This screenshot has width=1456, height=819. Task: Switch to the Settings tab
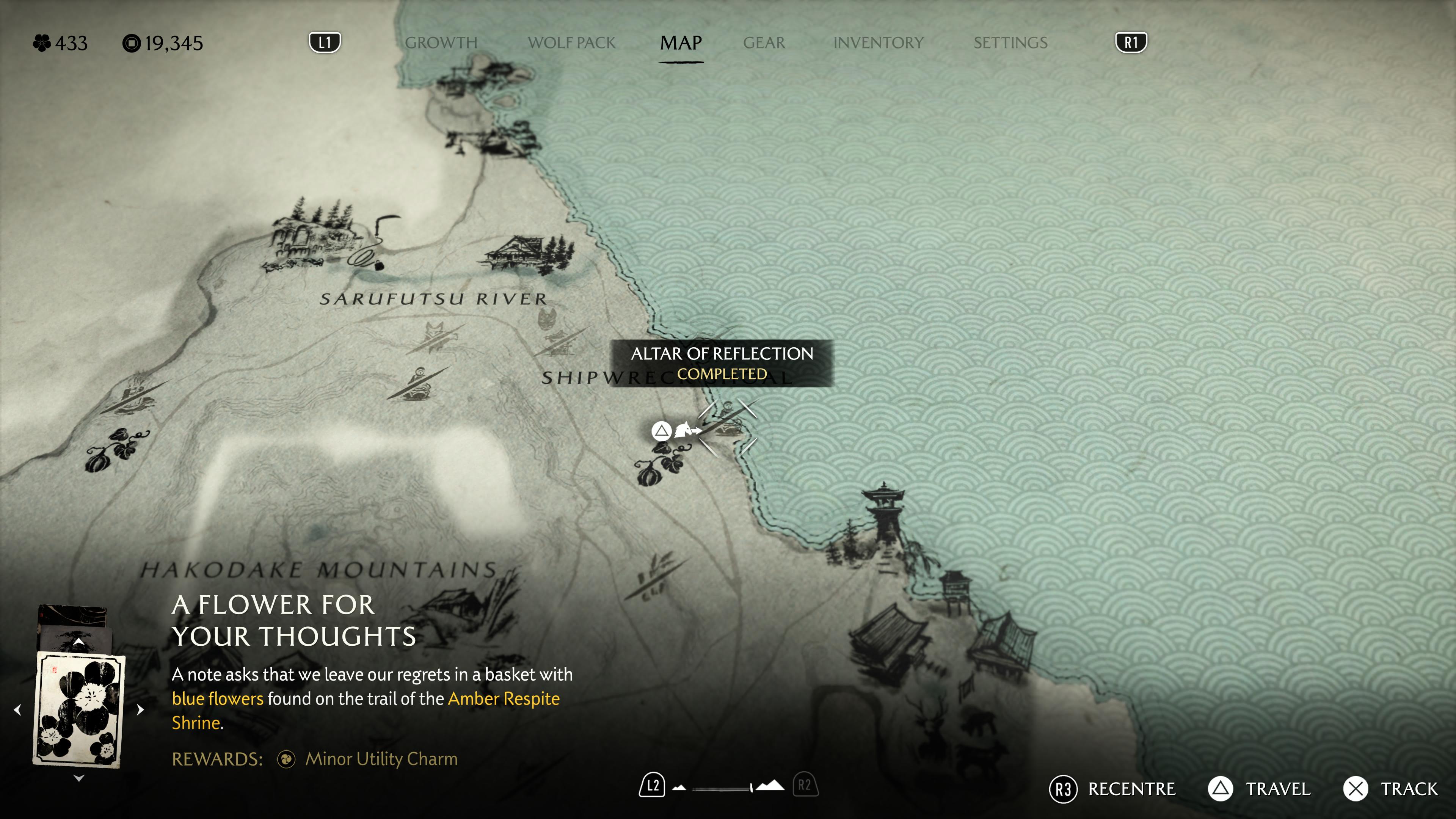pyautogui.click(x=1010, y=43)
